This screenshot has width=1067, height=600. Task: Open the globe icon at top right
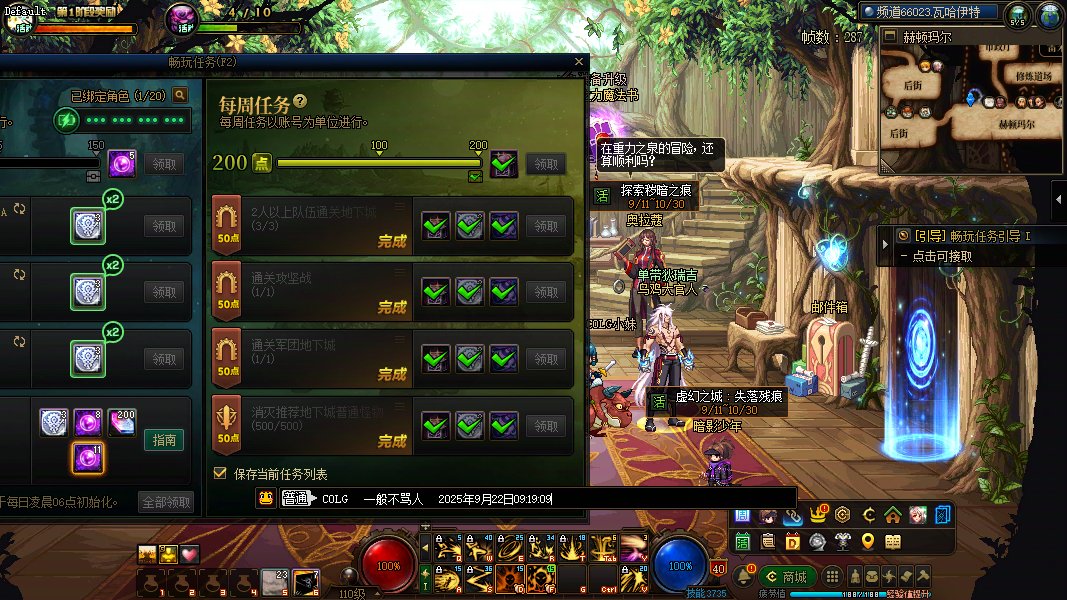(1048, 15)
